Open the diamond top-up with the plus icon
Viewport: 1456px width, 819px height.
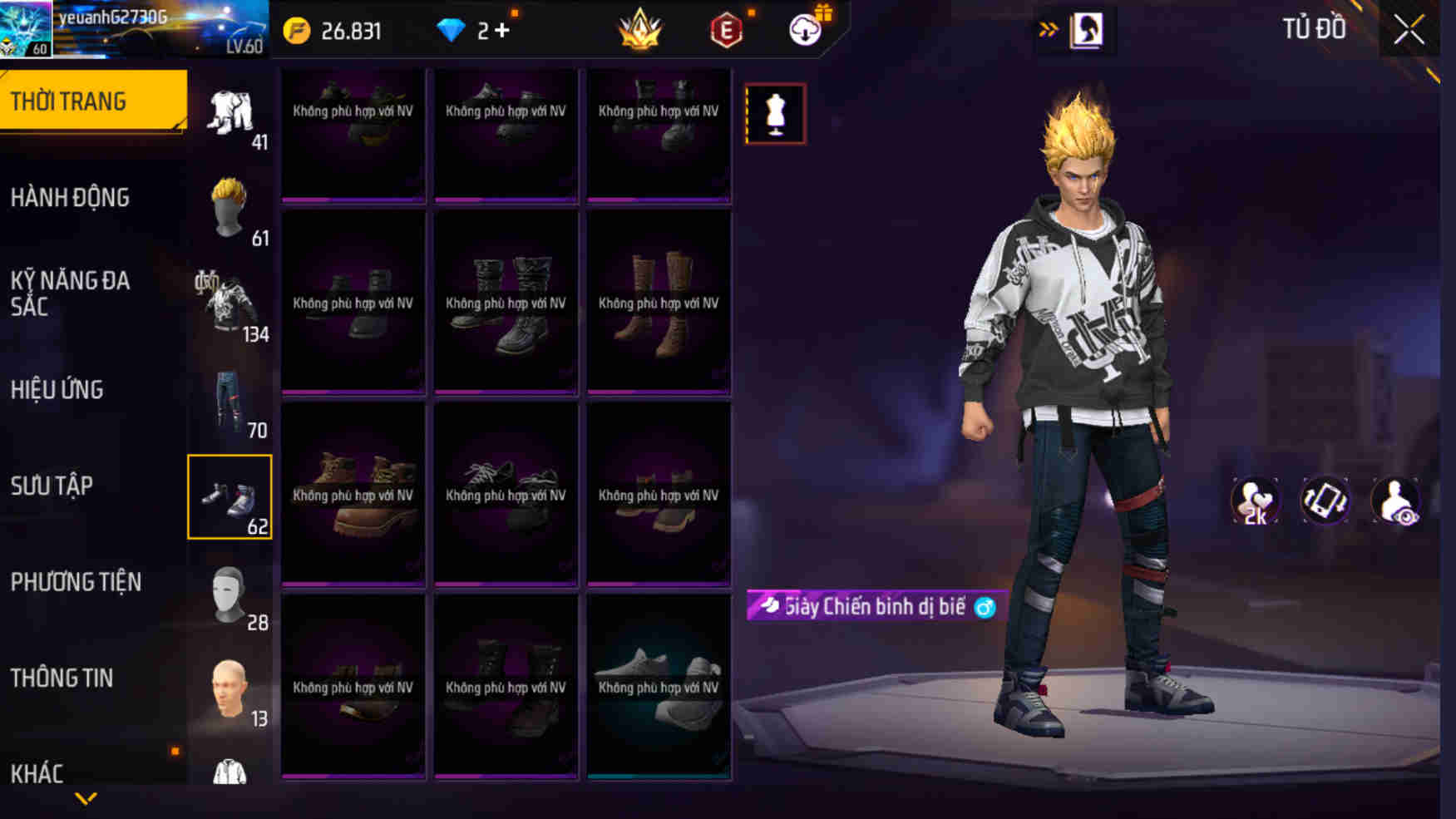coord(482,30)
